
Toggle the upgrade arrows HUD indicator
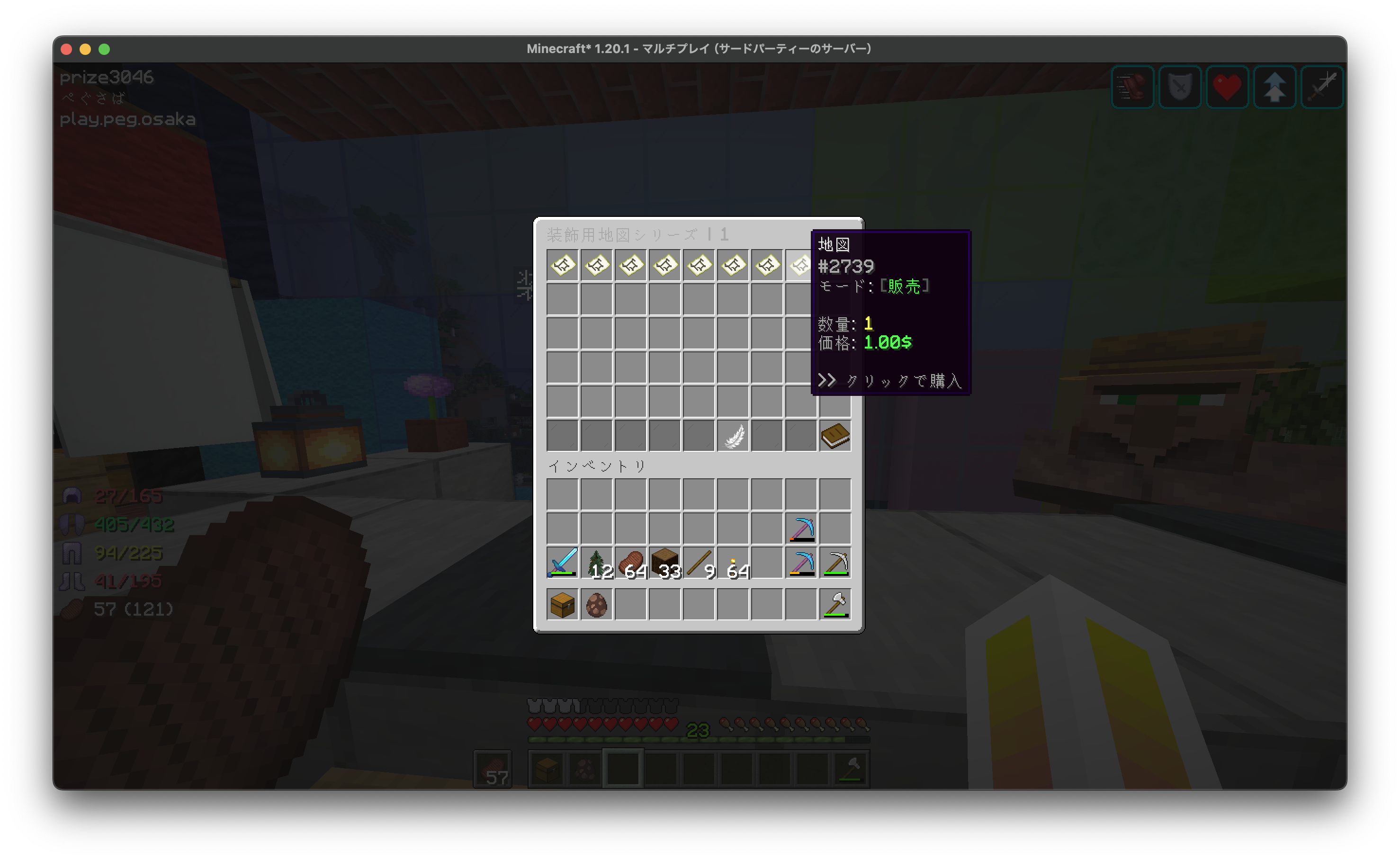[x=1274, y=87]
